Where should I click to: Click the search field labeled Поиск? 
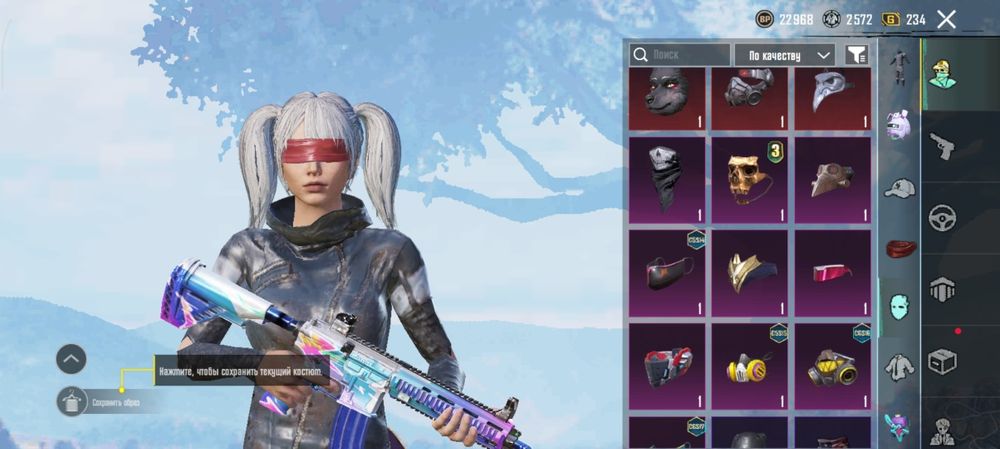[x=680, y=55]
